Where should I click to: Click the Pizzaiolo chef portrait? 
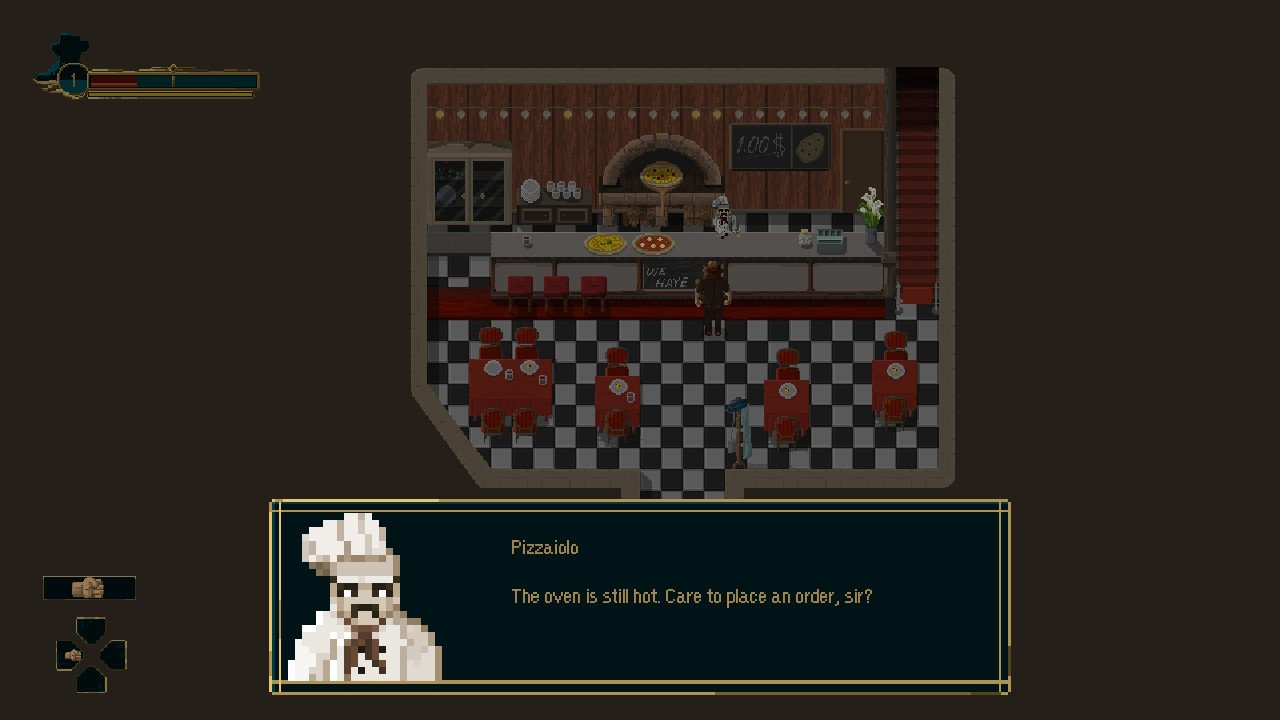[363, 598]
